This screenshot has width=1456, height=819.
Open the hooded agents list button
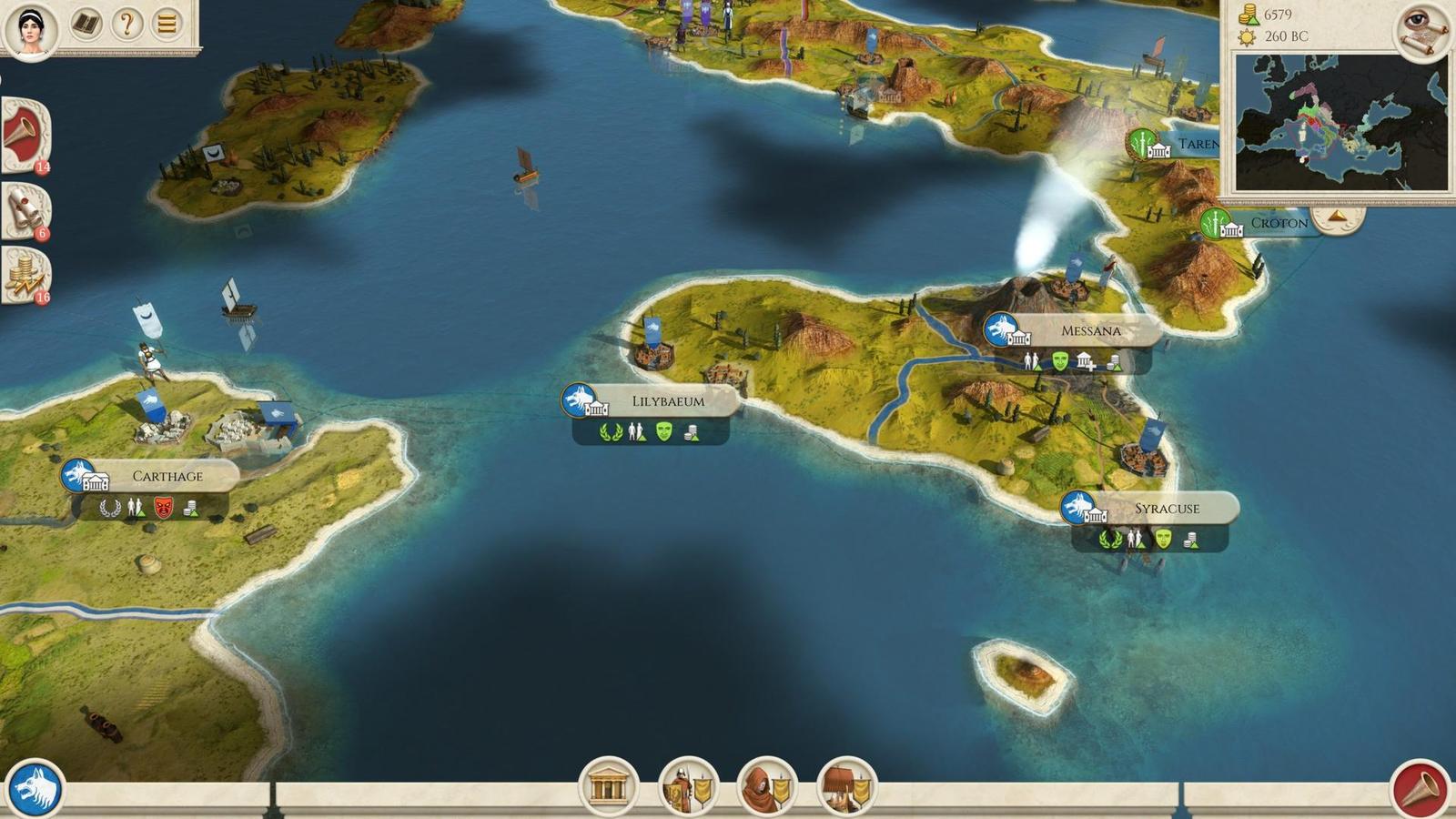point(766,786)
